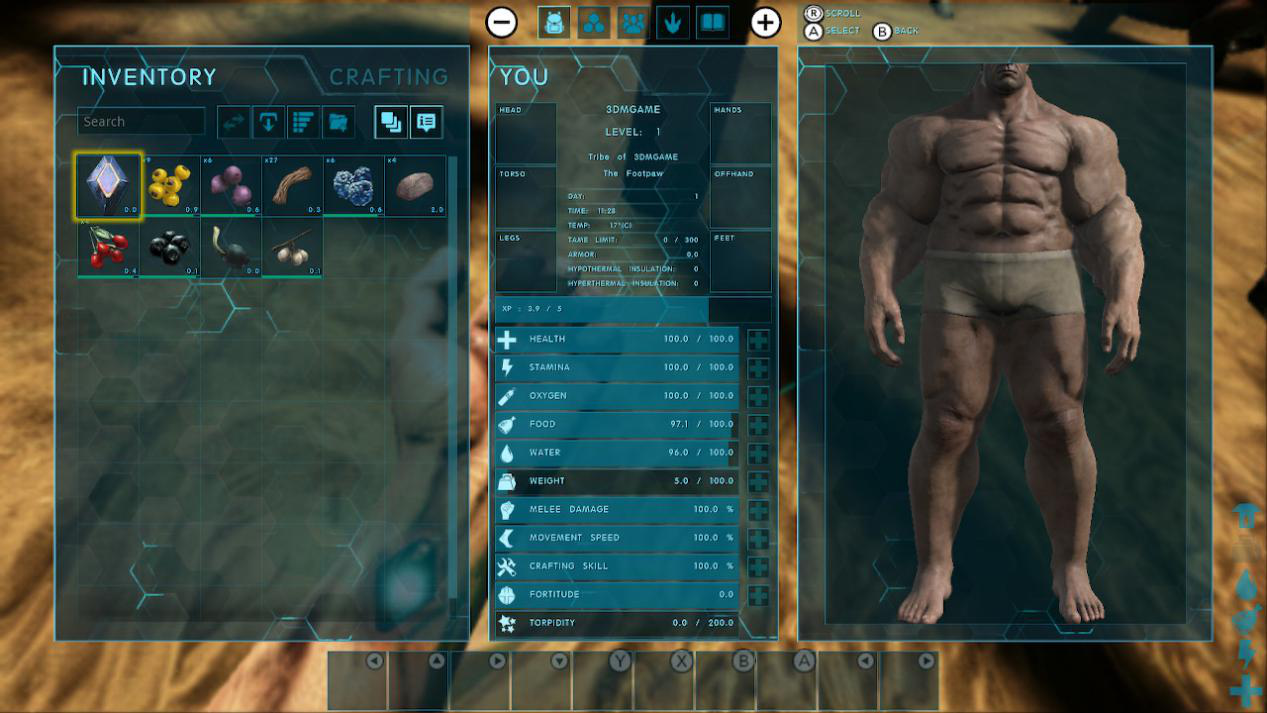Toggle the item tooltip info button
The height and width of the screenshot is (713, 1267).
pyautogui.click(x=426, y=122)
